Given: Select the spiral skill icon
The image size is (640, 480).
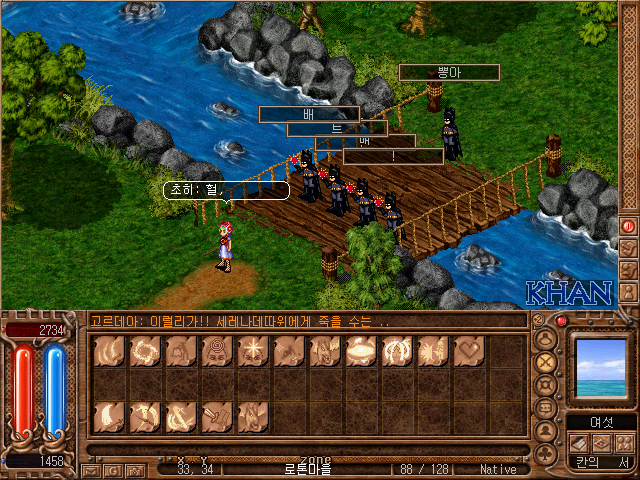Looking at the screenshot, I should click(216, 351).
